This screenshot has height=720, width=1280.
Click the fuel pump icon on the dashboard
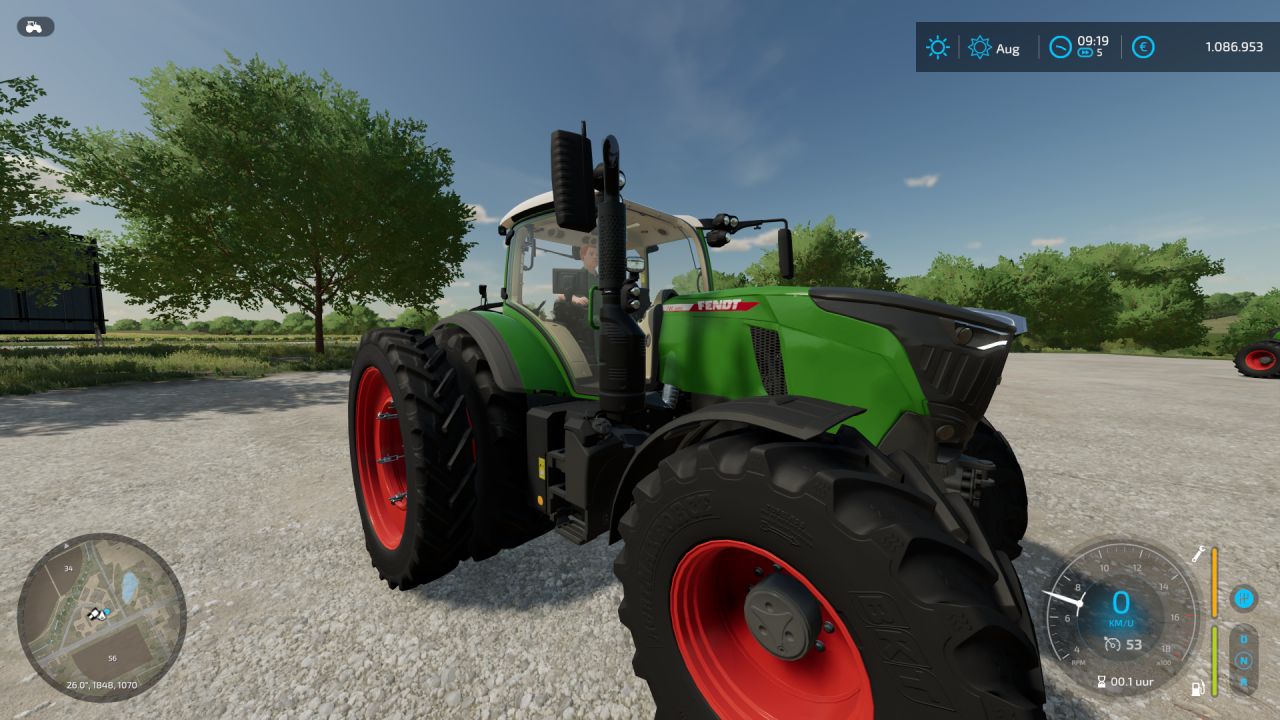coord(1197,687)
